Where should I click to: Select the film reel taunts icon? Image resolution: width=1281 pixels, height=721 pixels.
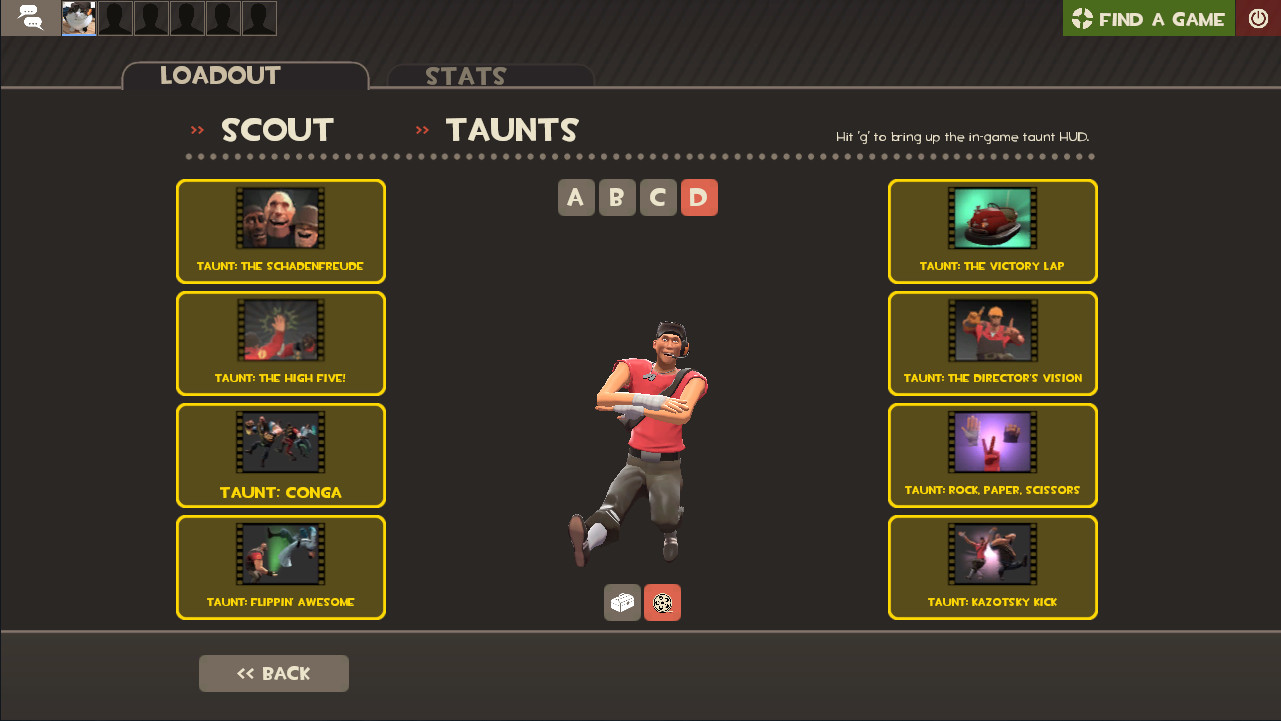[662, 603]
